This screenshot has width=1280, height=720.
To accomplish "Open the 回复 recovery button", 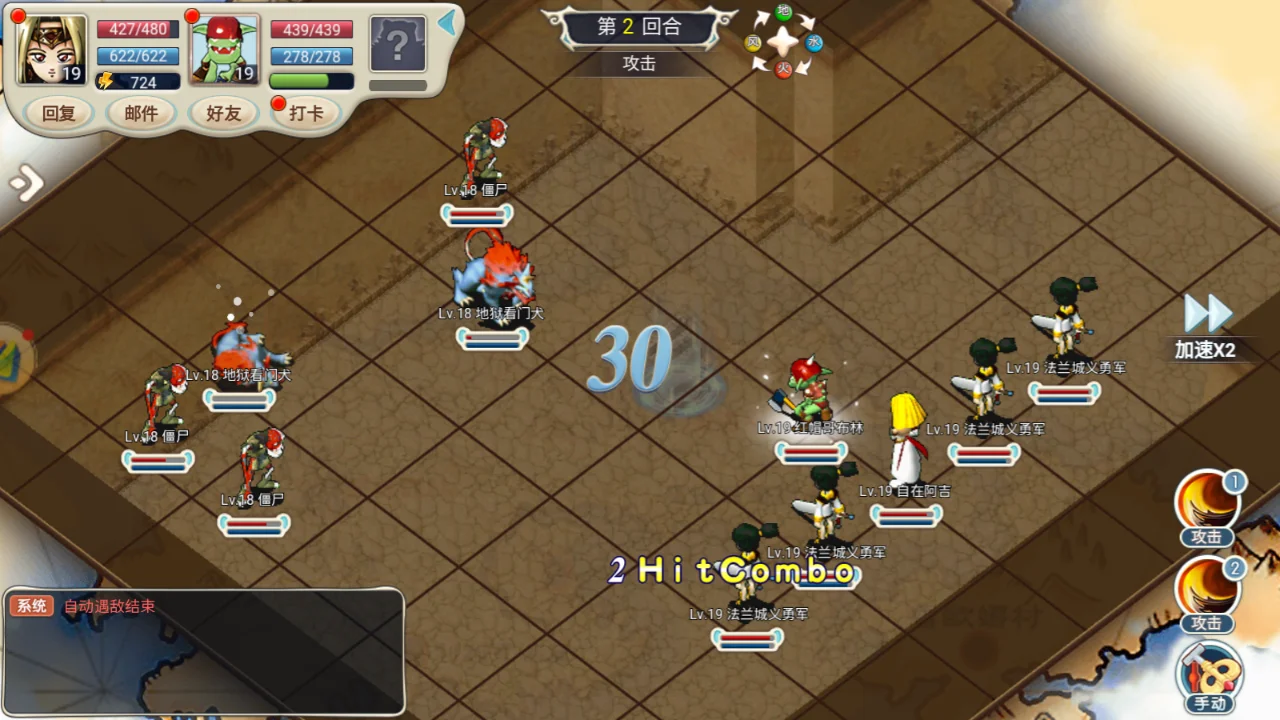I will pos(59,113).
